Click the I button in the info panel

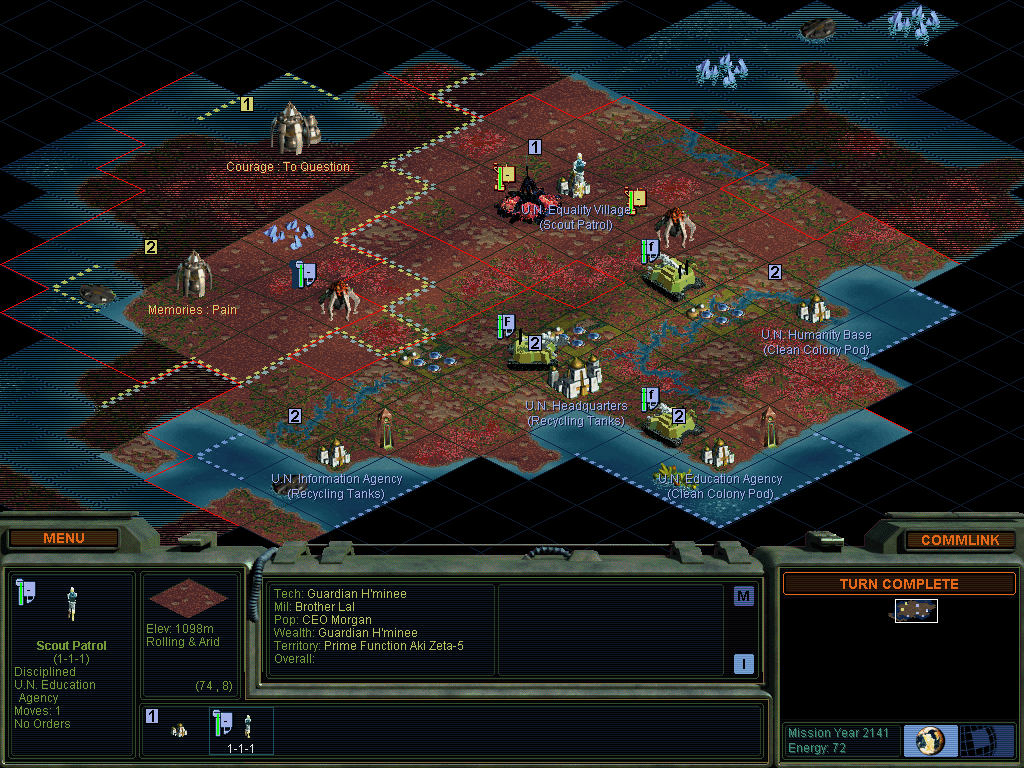click(x=743, y=663)
